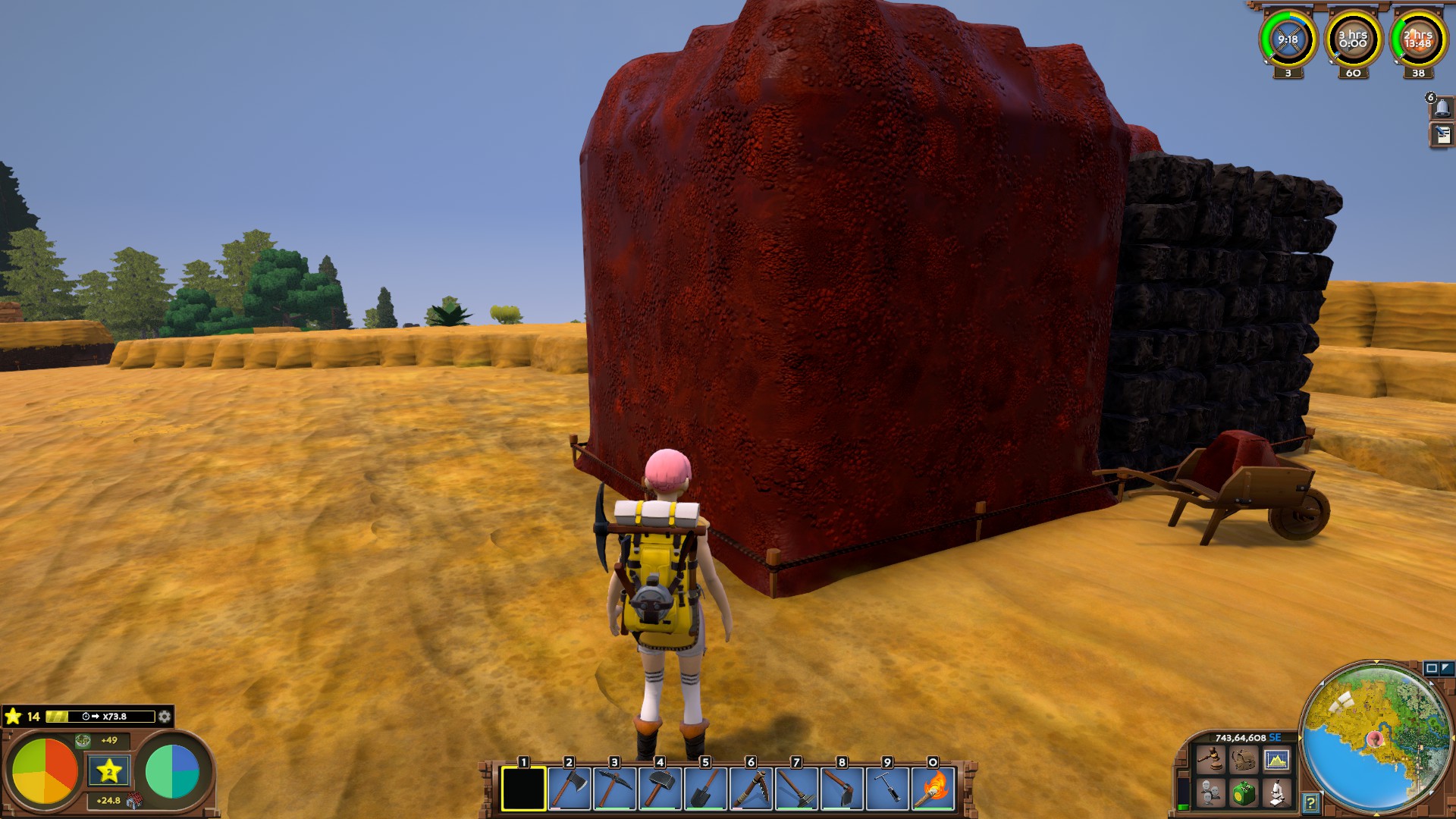Screen dimensions: 1456x819
Task: Select the shovel in hotbar slot 5
Action: (x=705, y=789)
